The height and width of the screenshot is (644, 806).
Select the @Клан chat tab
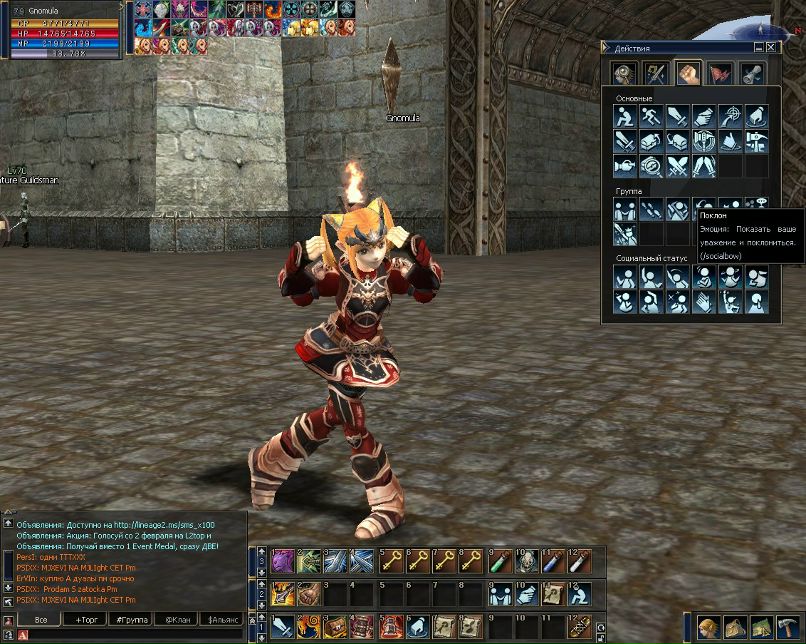pyautogui.click(x=177, y=620)
